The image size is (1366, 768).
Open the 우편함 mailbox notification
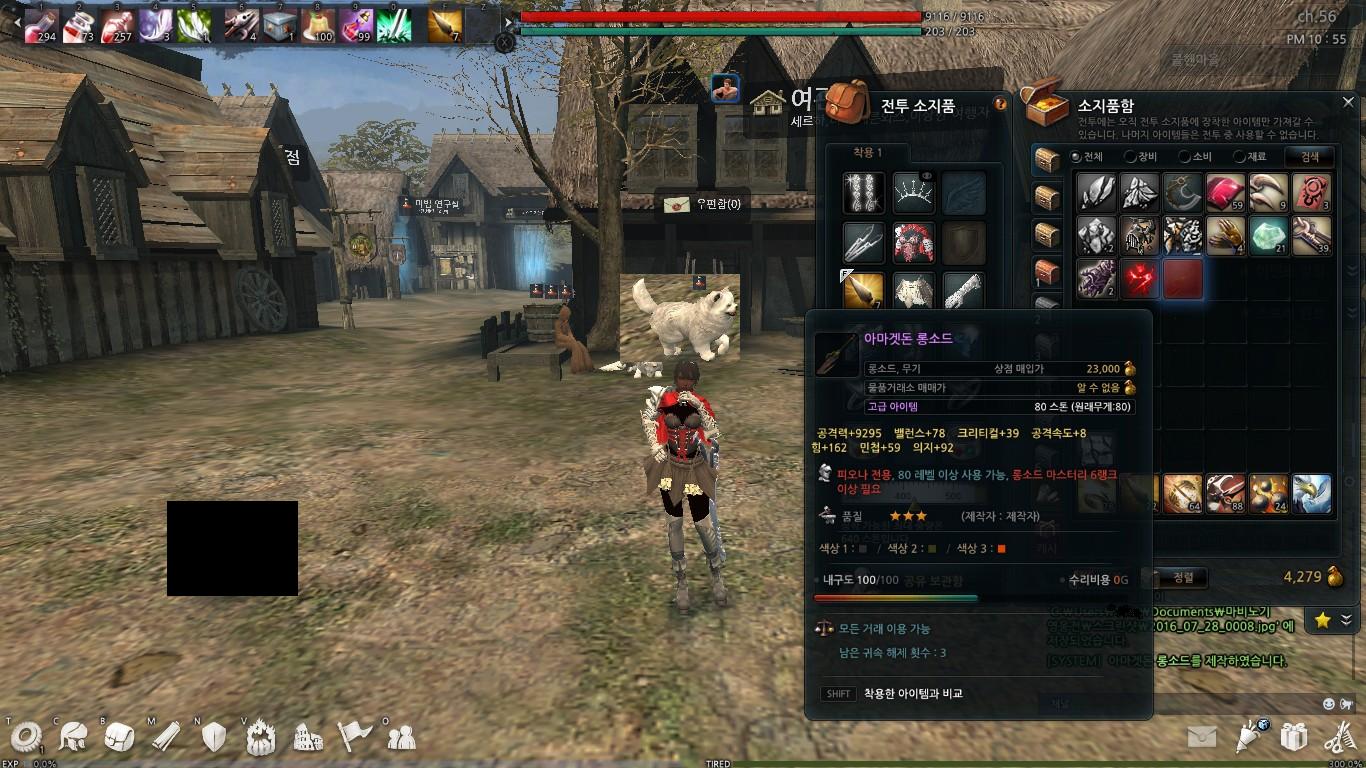click(x=702, y=204)
